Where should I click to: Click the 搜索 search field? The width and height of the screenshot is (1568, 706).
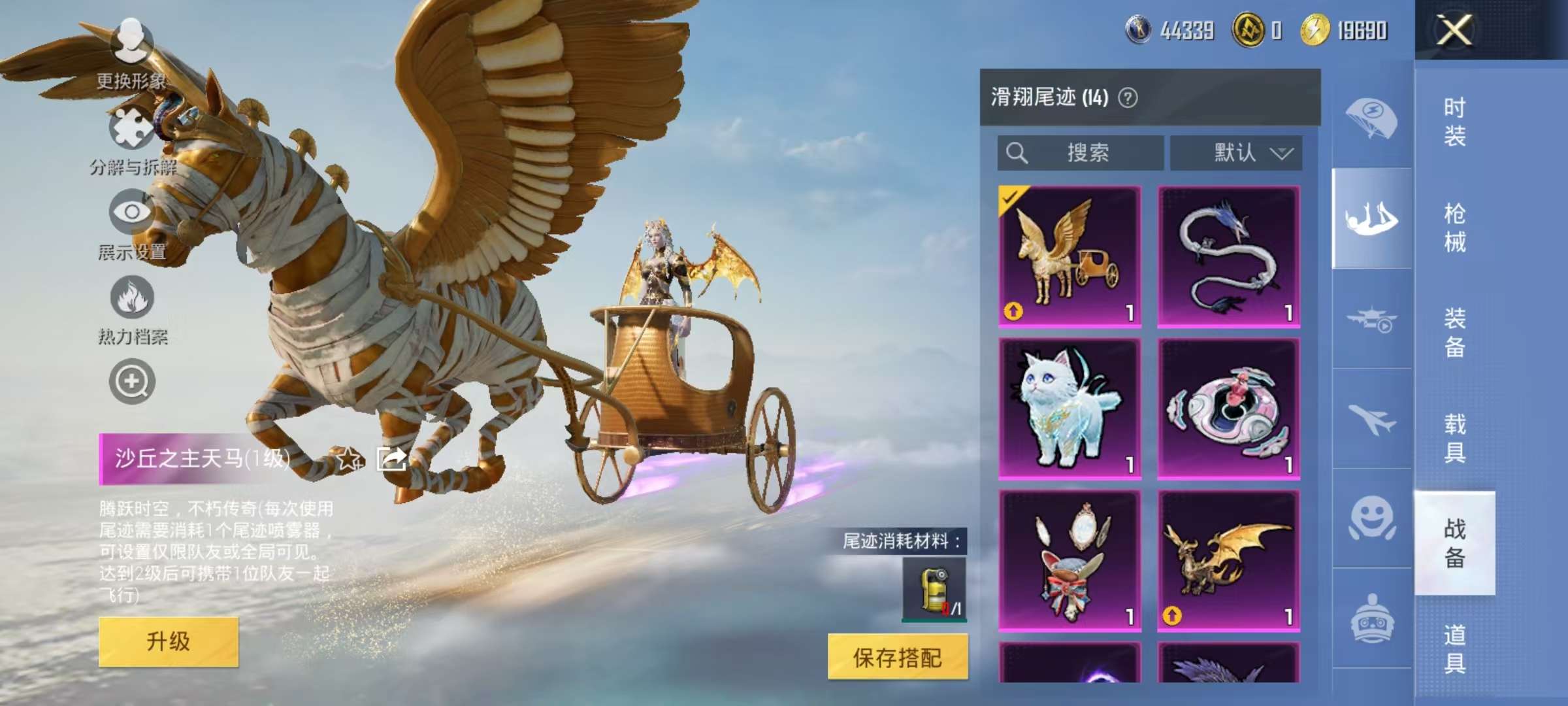coord(1081,152)
